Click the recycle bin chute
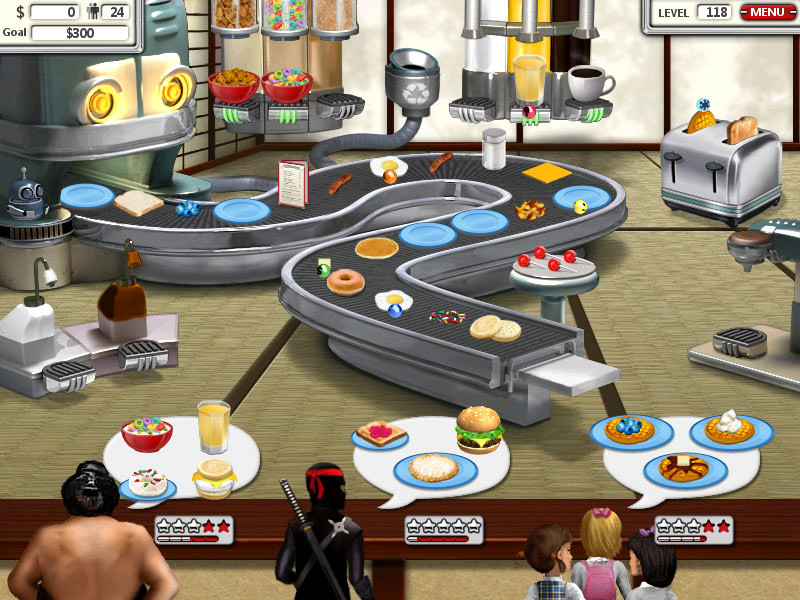 click(x=409, y=78)
